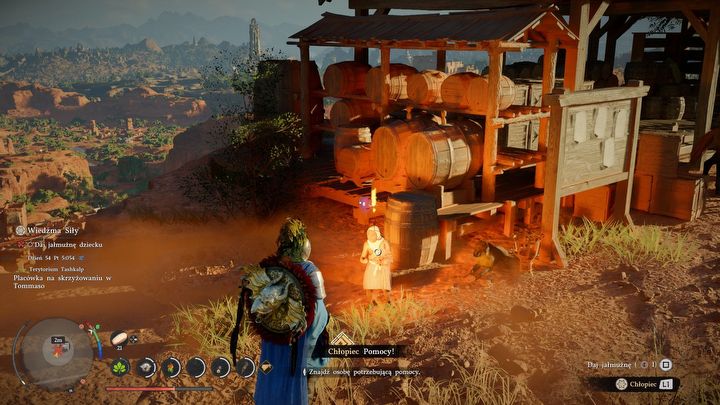Choose the 'Daj jałmużnę' interaction prompt
Screen dimensions: 720x405
pyautogui.click(x=614, y=365)
